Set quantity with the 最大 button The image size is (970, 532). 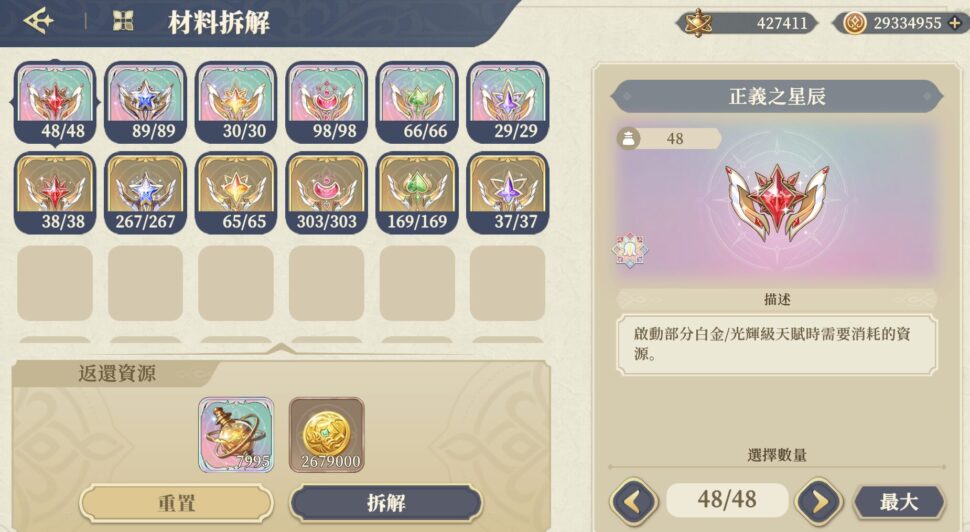(x=898, y=501)
